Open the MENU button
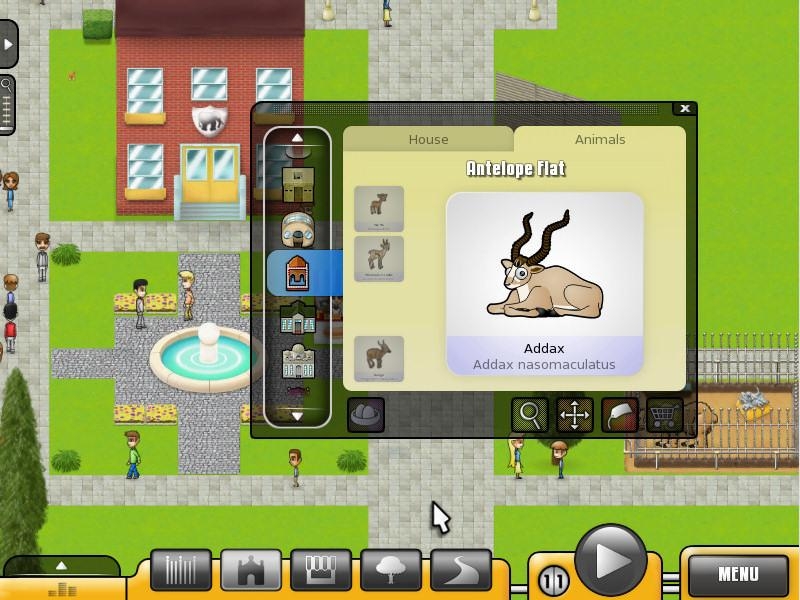800x600 pixels. click(738, 574)
